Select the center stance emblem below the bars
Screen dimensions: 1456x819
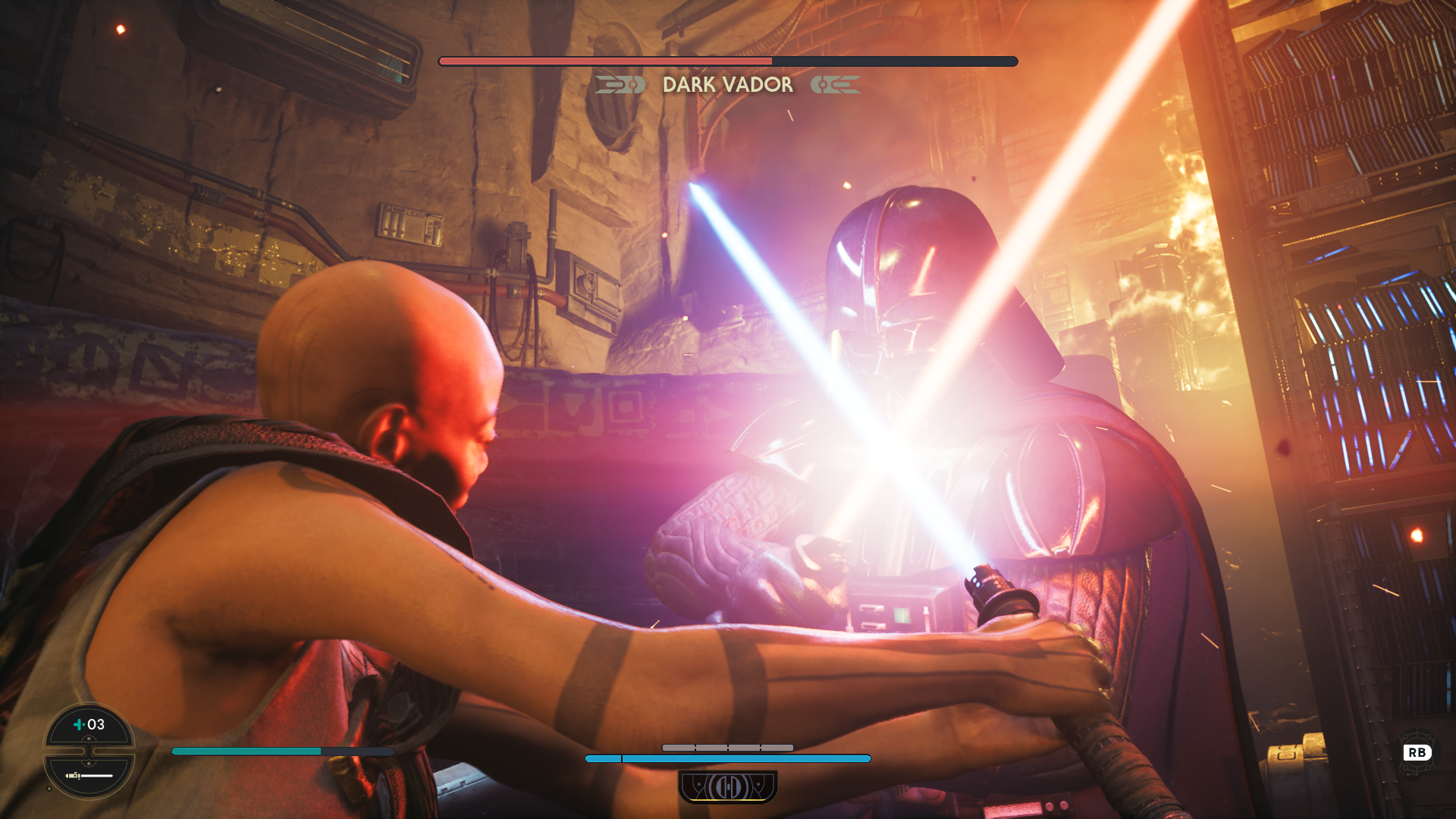click(727, 787)
